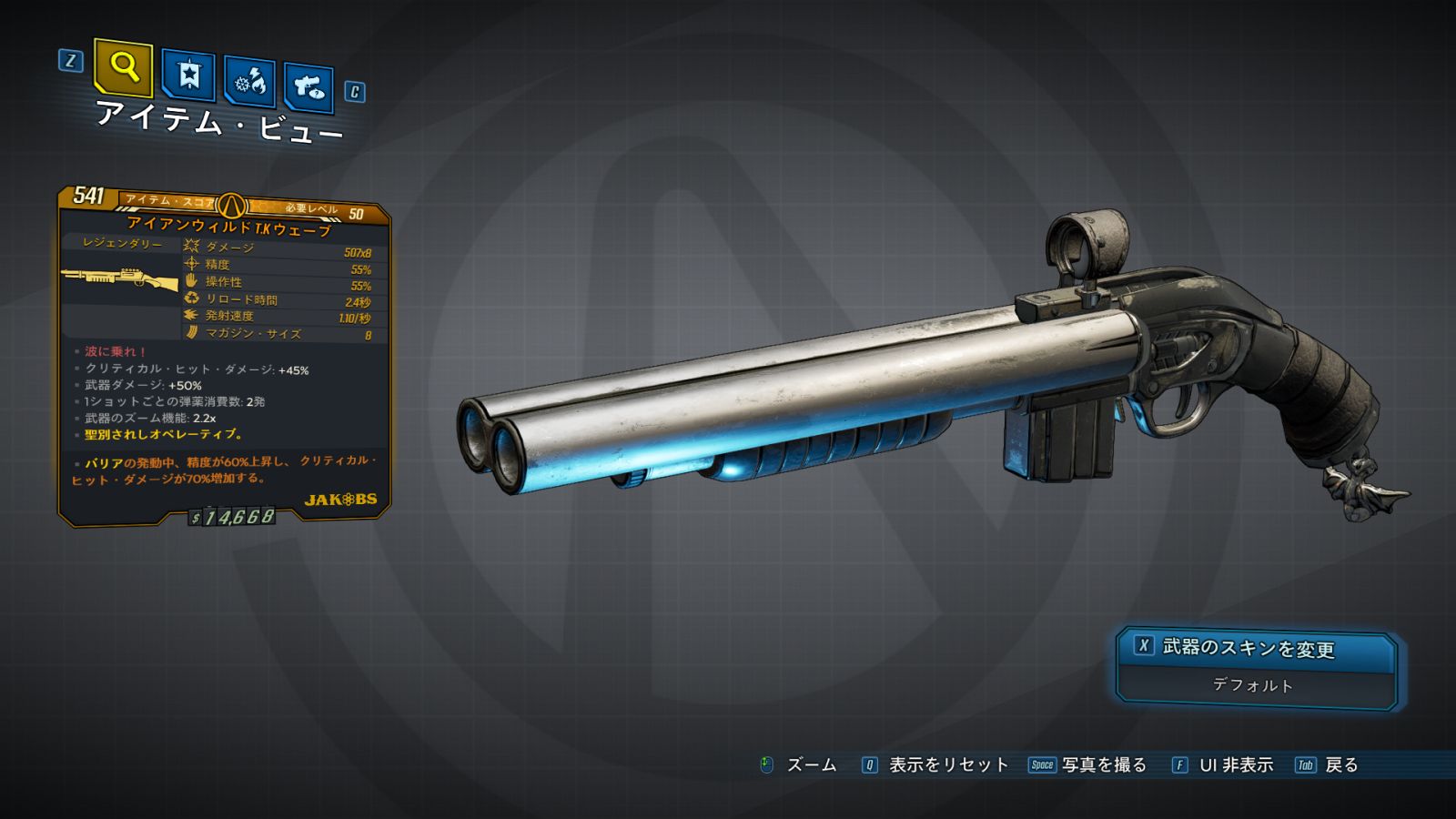Select the デフォルト skin entry
Screen dimensions: 1456x819
tap(1253, 685)
